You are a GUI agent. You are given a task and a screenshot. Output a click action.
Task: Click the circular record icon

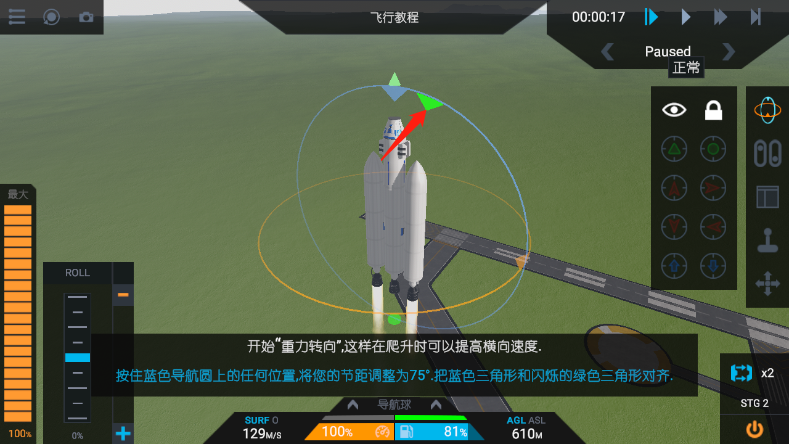(52, 17)
